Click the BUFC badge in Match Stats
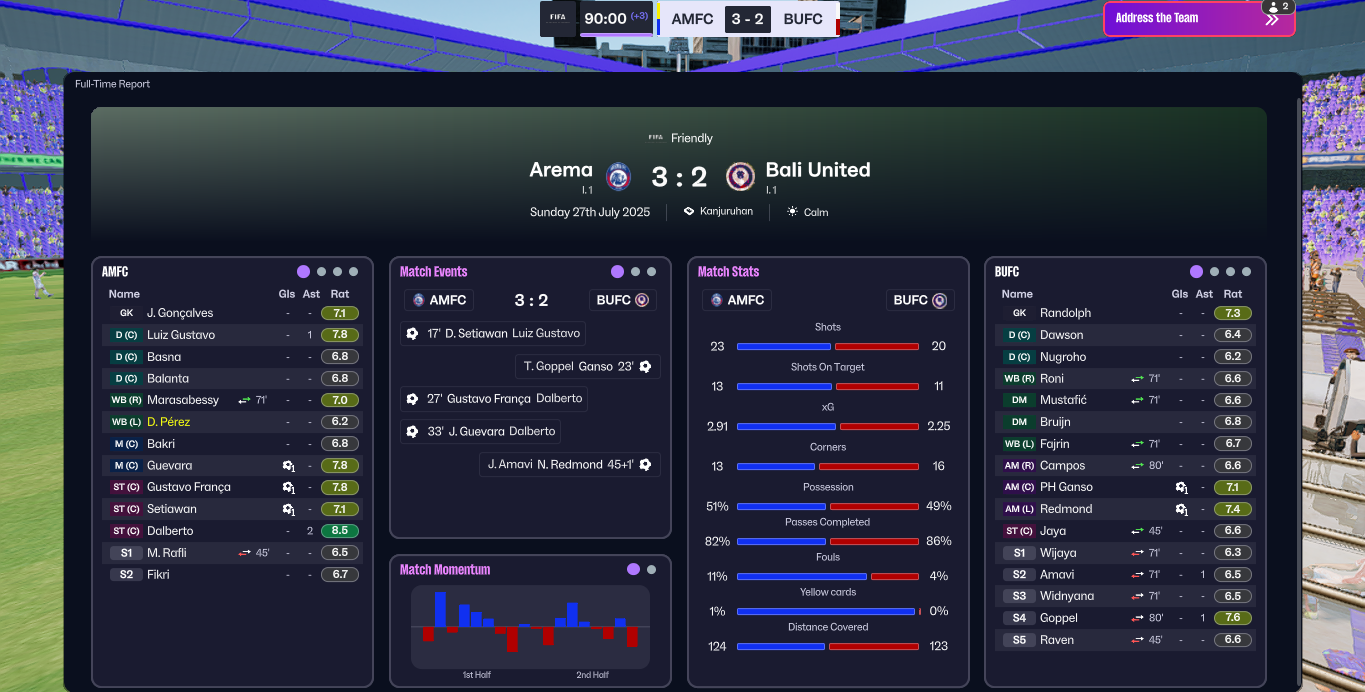This screenshot has height=692, width=1365. [x=919, y=300]
